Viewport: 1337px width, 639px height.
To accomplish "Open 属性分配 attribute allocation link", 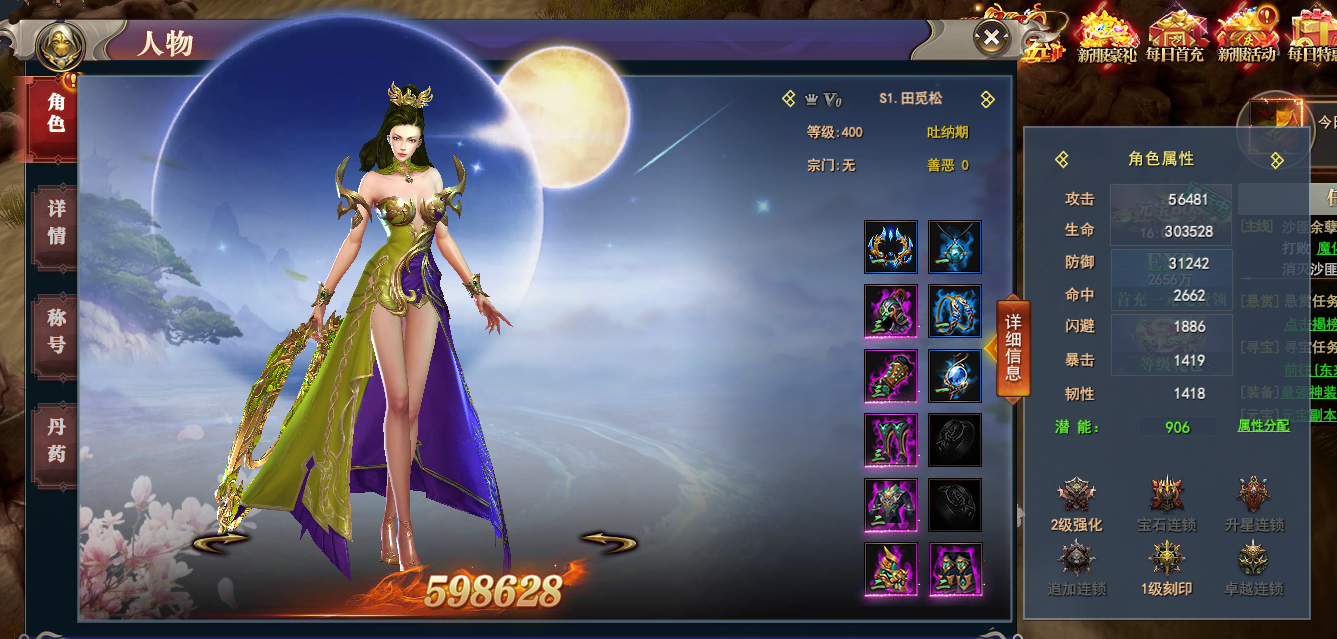I will point(1263,425).
